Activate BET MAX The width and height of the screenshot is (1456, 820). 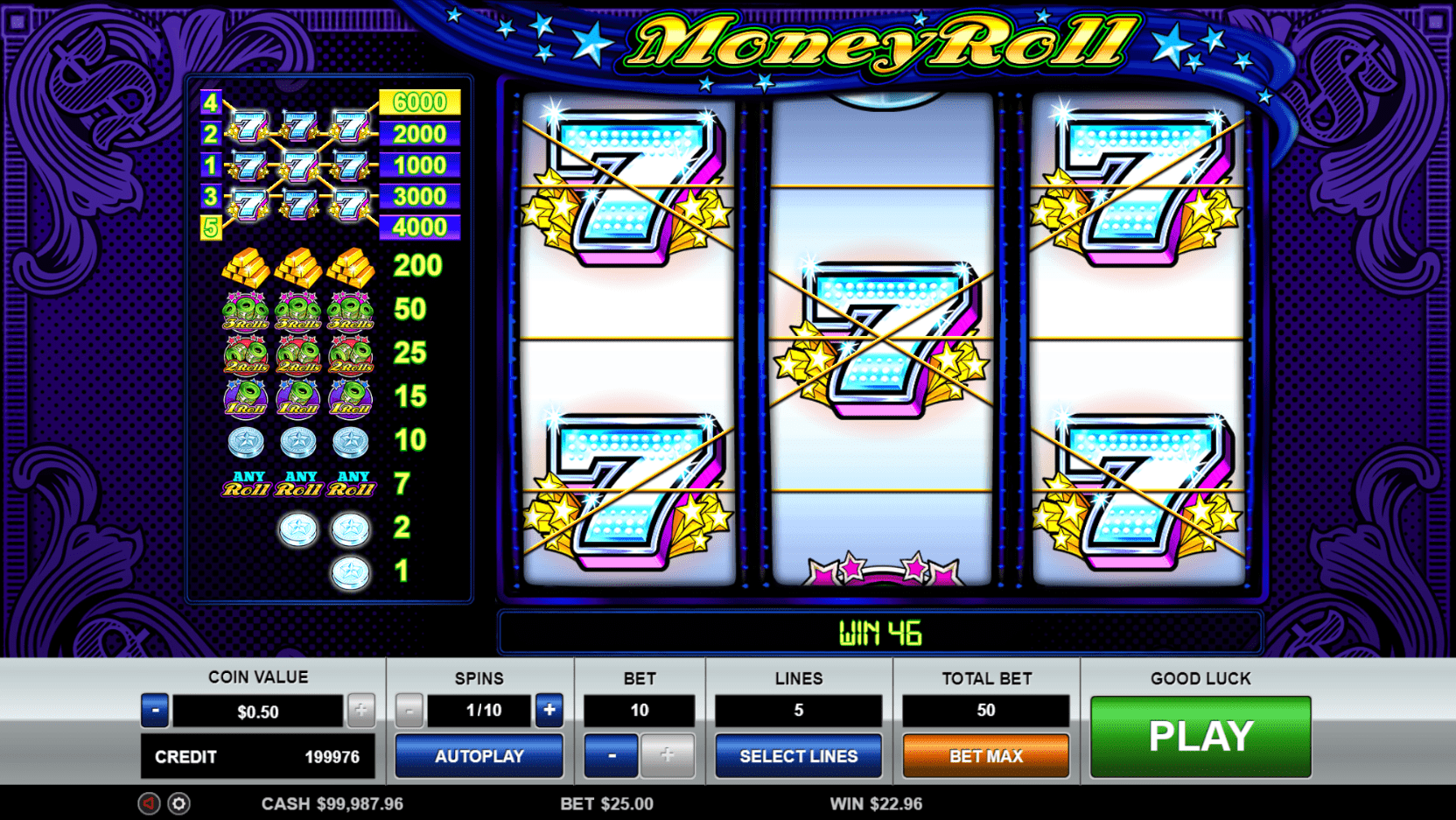point(985,756)
